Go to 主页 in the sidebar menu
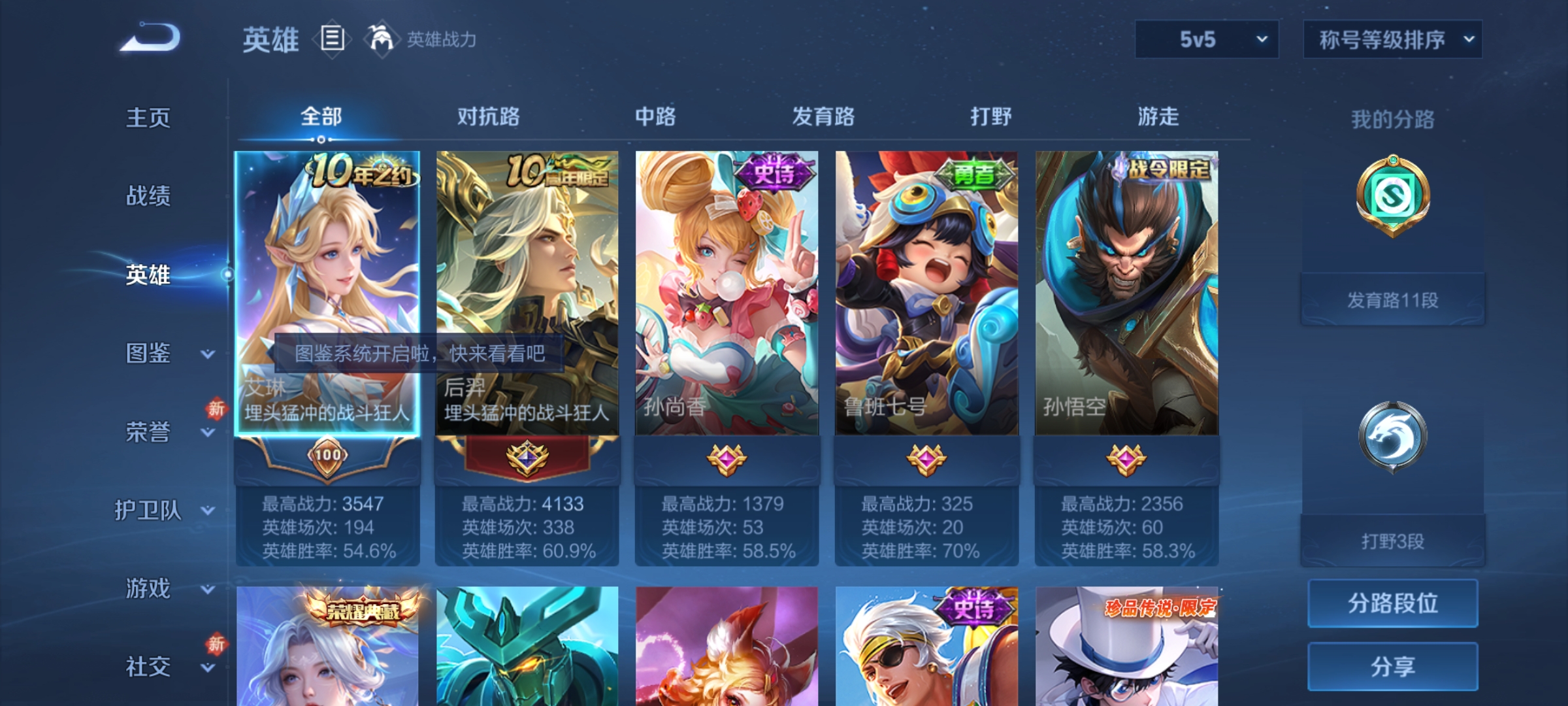This screenshot has height=706, width=1568. 149,118
